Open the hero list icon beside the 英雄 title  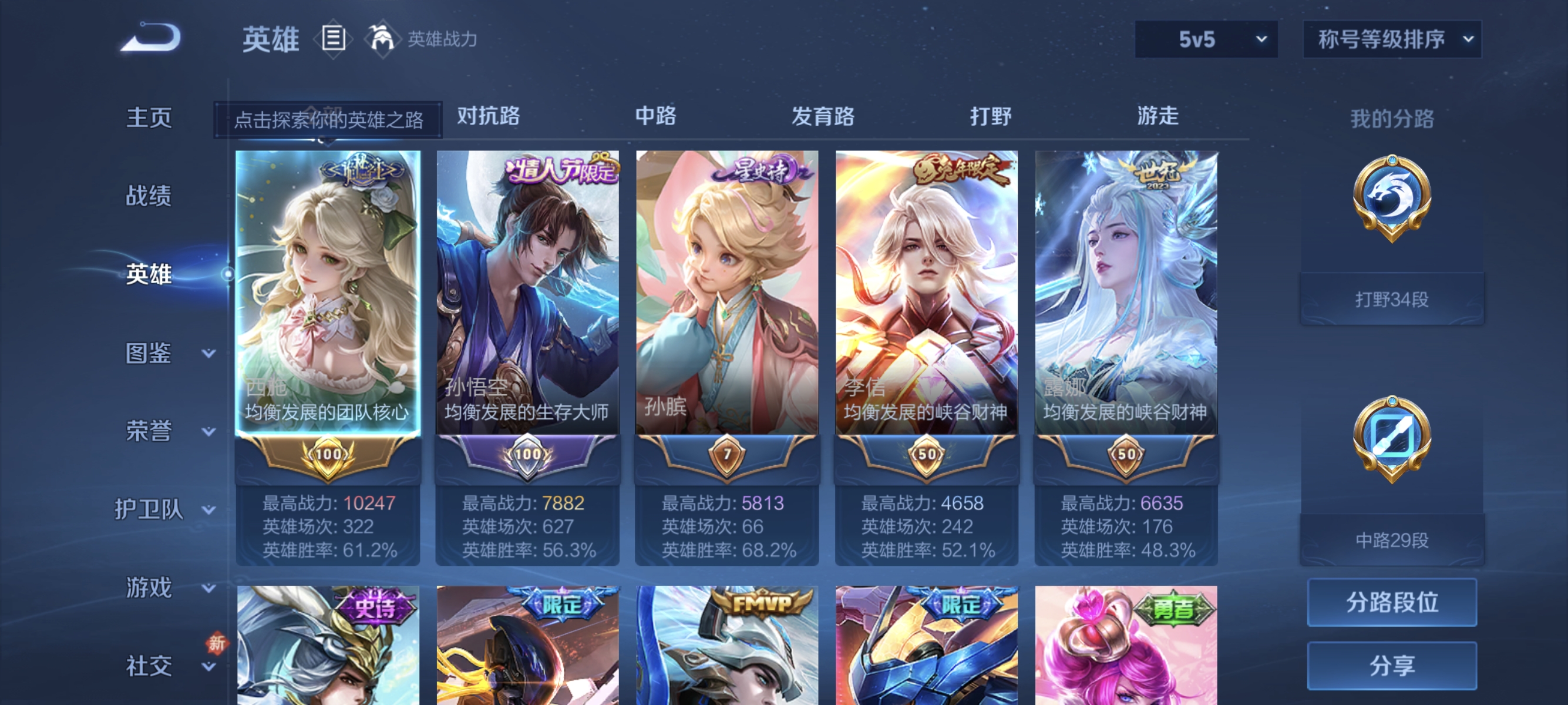332,38
